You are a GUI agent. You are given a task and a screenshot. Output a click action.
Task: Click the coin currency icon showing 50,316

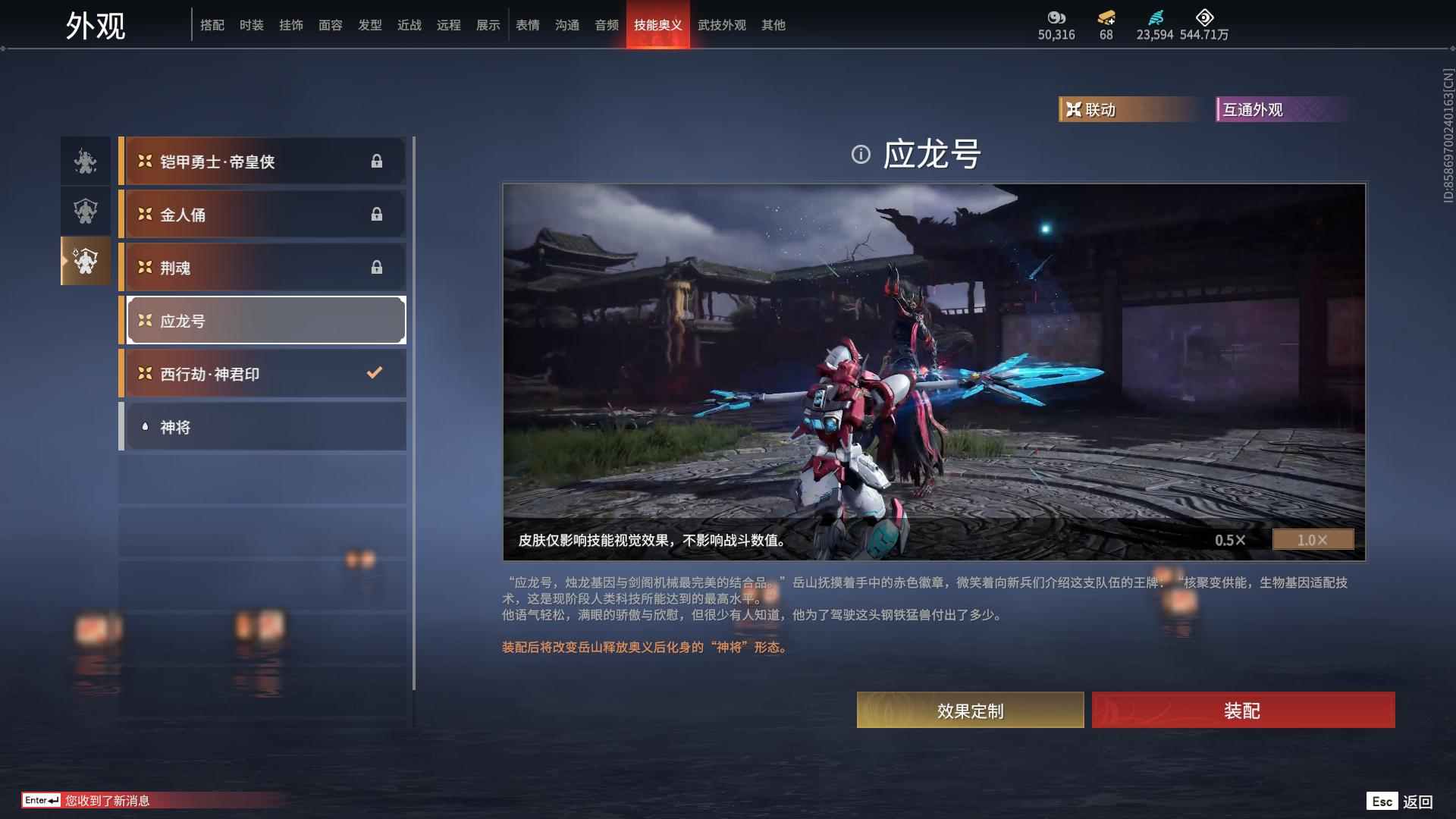(1056, 18)
